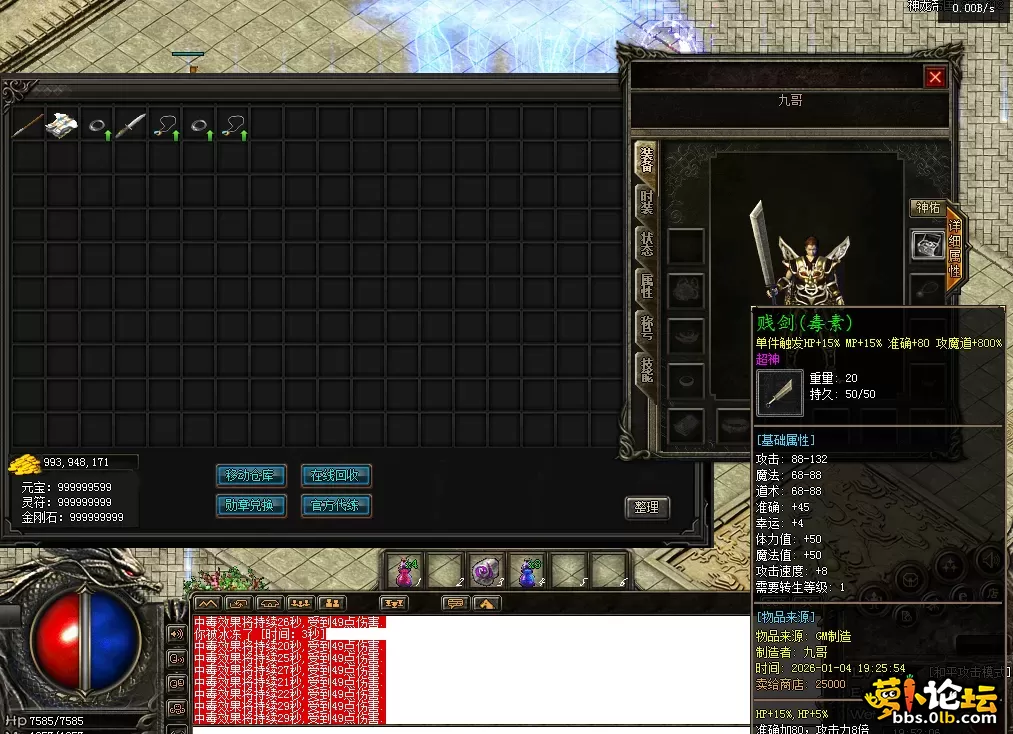Select the wooden staff in the bag
The height and width of the screenshot is (734, 1013).
(x=28, y=125)
